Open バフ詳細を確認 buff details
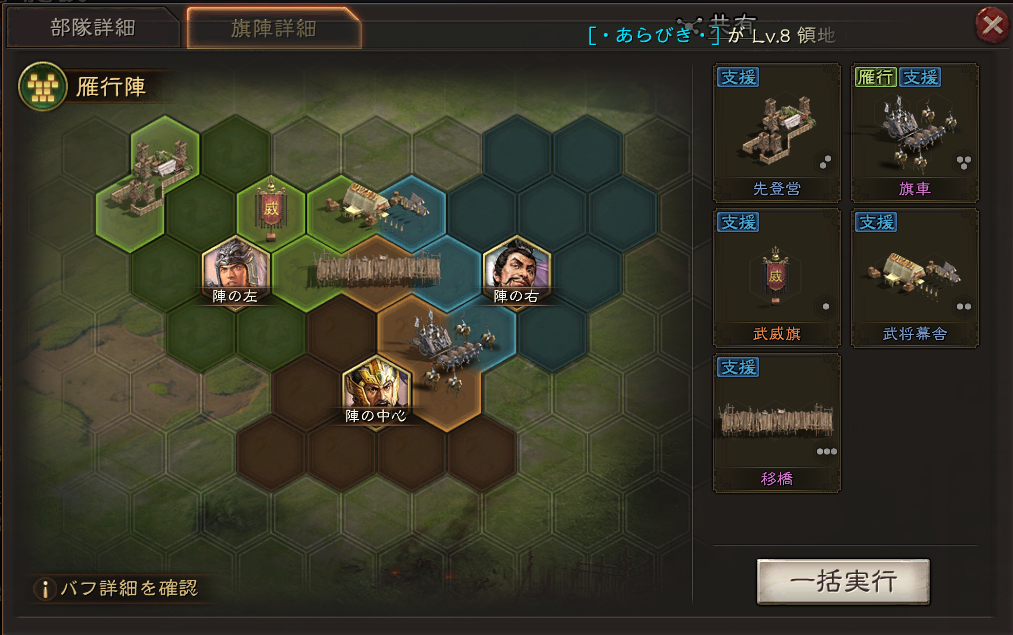Viewport: 1013px width, 635px height. click(116, 588)
